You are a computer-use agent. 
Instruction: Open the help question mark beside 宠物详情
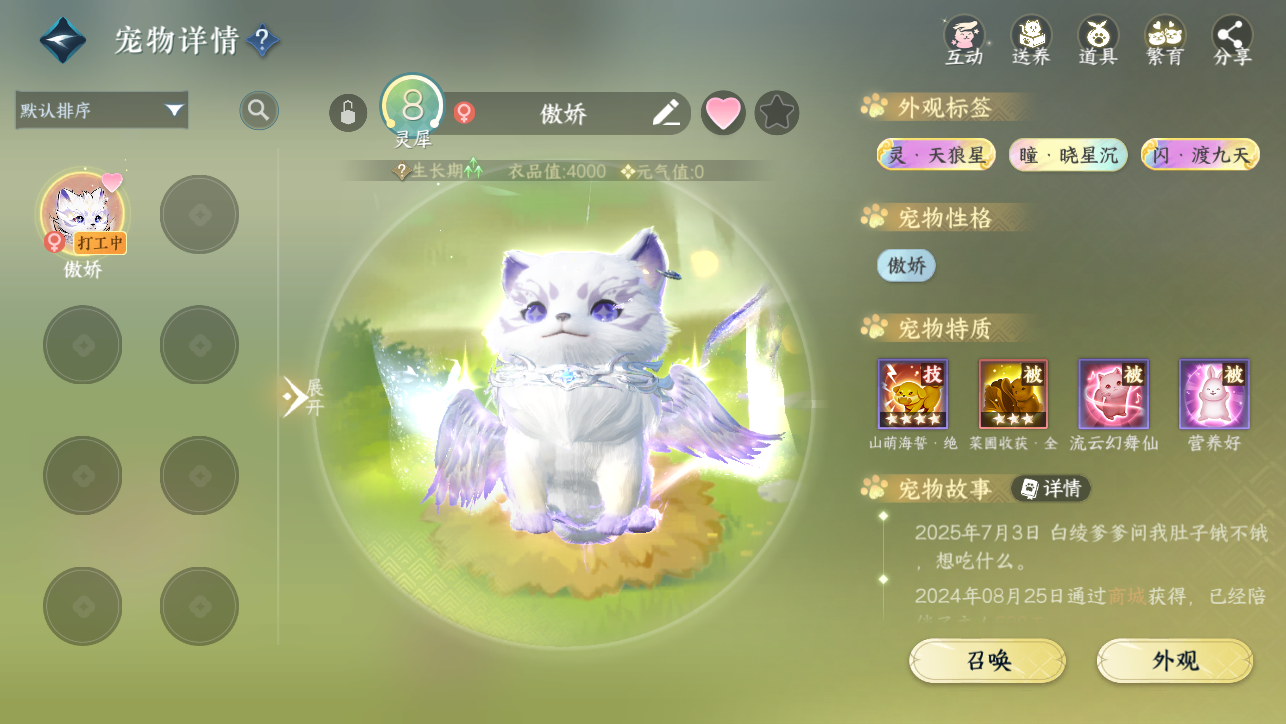click(x=262, y=40)
